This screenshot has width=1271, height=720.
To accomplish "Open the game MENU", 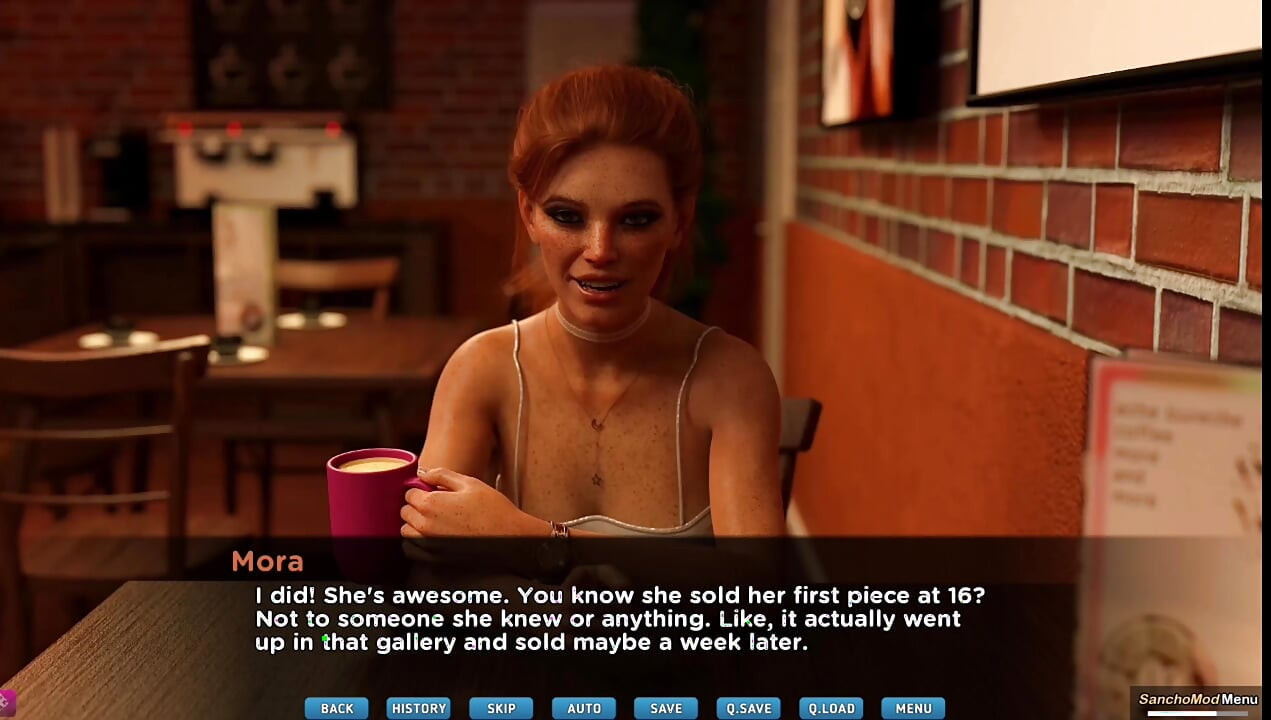I will (x=913, y=708).
